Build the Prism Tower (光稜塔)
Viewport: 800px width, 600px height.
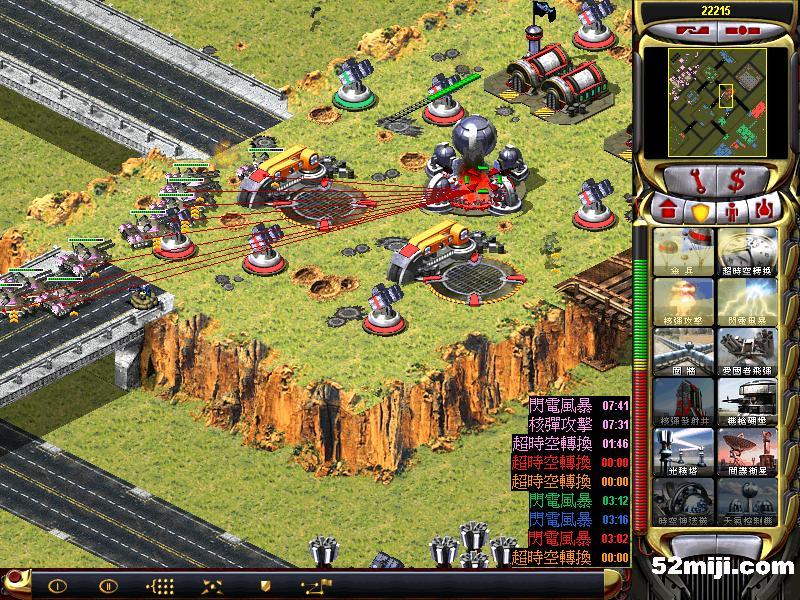684,451
